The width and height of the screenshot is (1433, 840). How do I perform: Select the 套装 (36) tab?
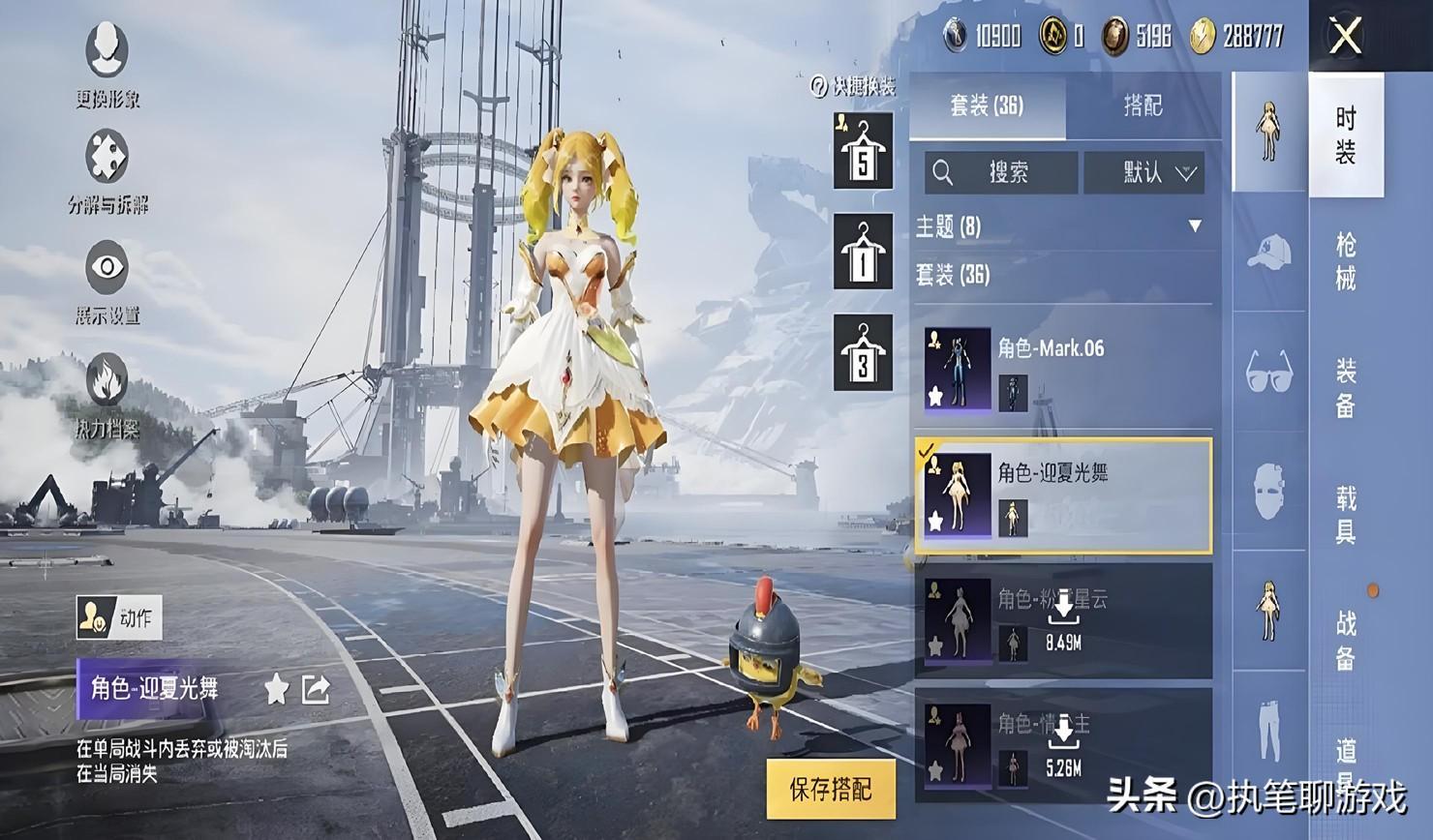[987, 105]
